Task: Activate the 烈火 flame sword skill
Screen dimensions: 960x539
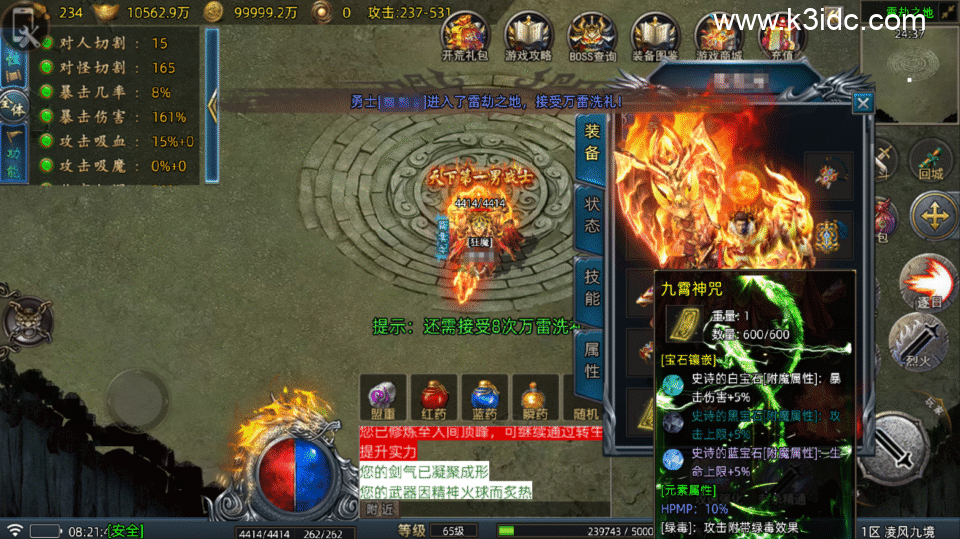Action: click(917, 340)
